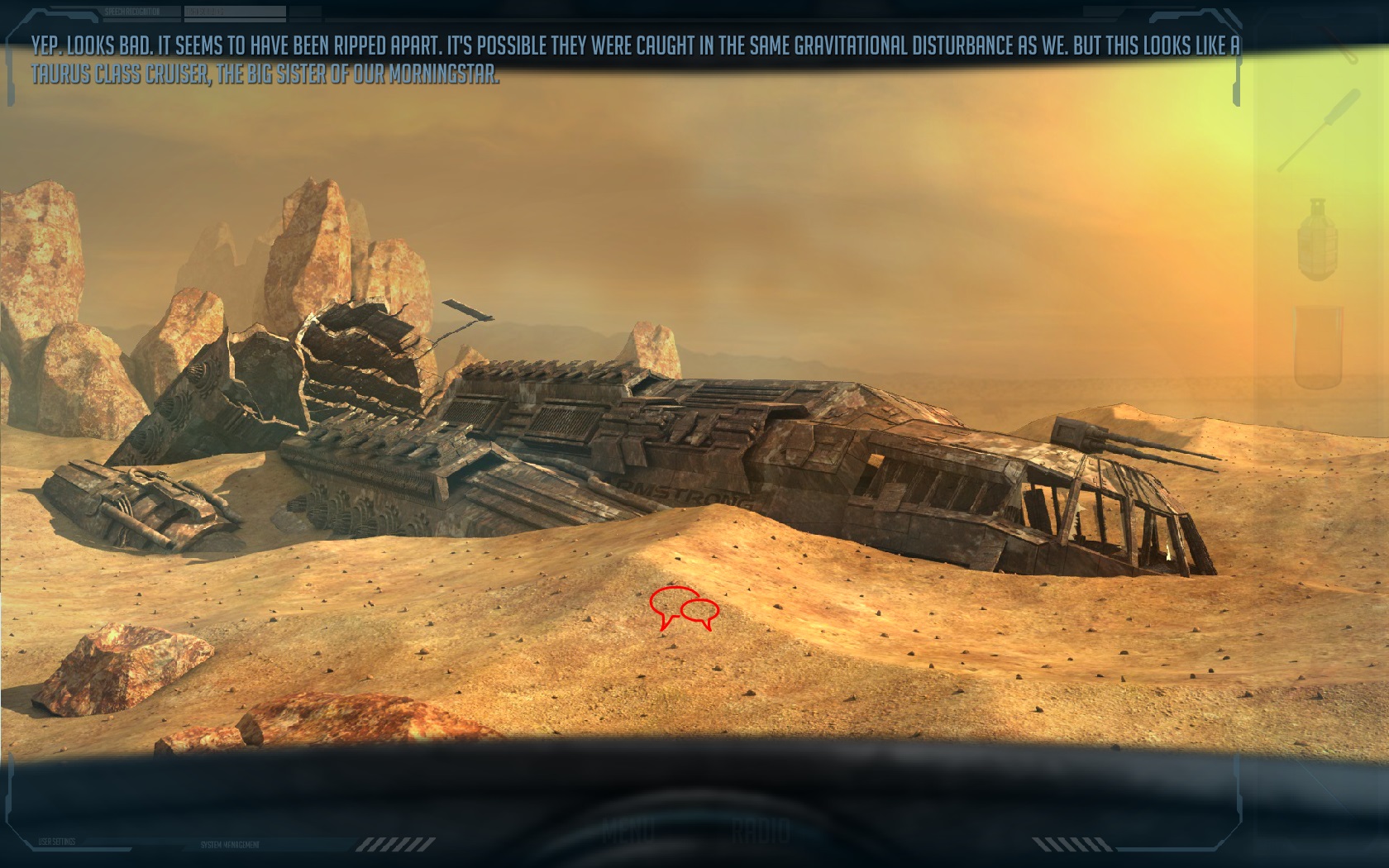Pick the glass beaker from inventory

point(1318,346)
